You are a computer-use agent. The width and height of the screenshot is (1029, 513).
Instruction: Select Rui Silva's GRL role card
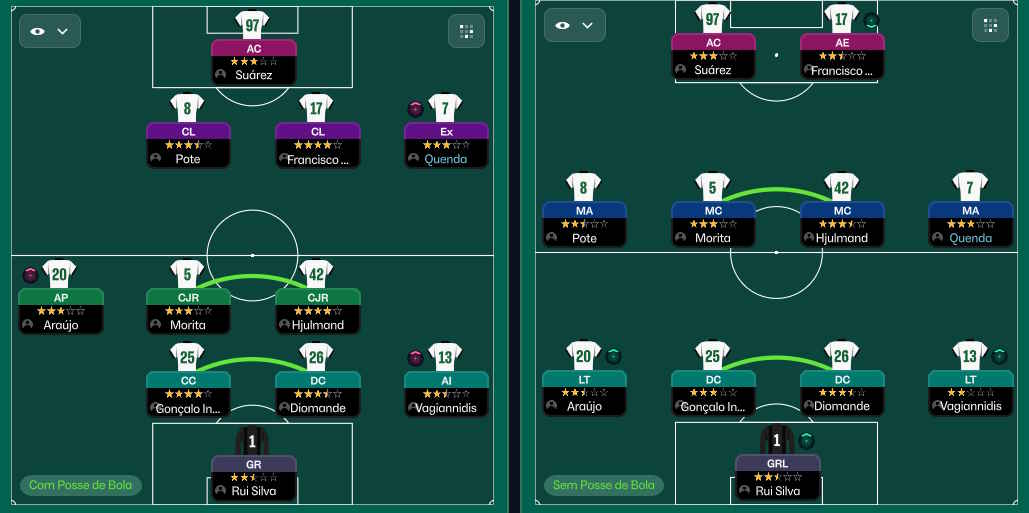pos(777,477)
